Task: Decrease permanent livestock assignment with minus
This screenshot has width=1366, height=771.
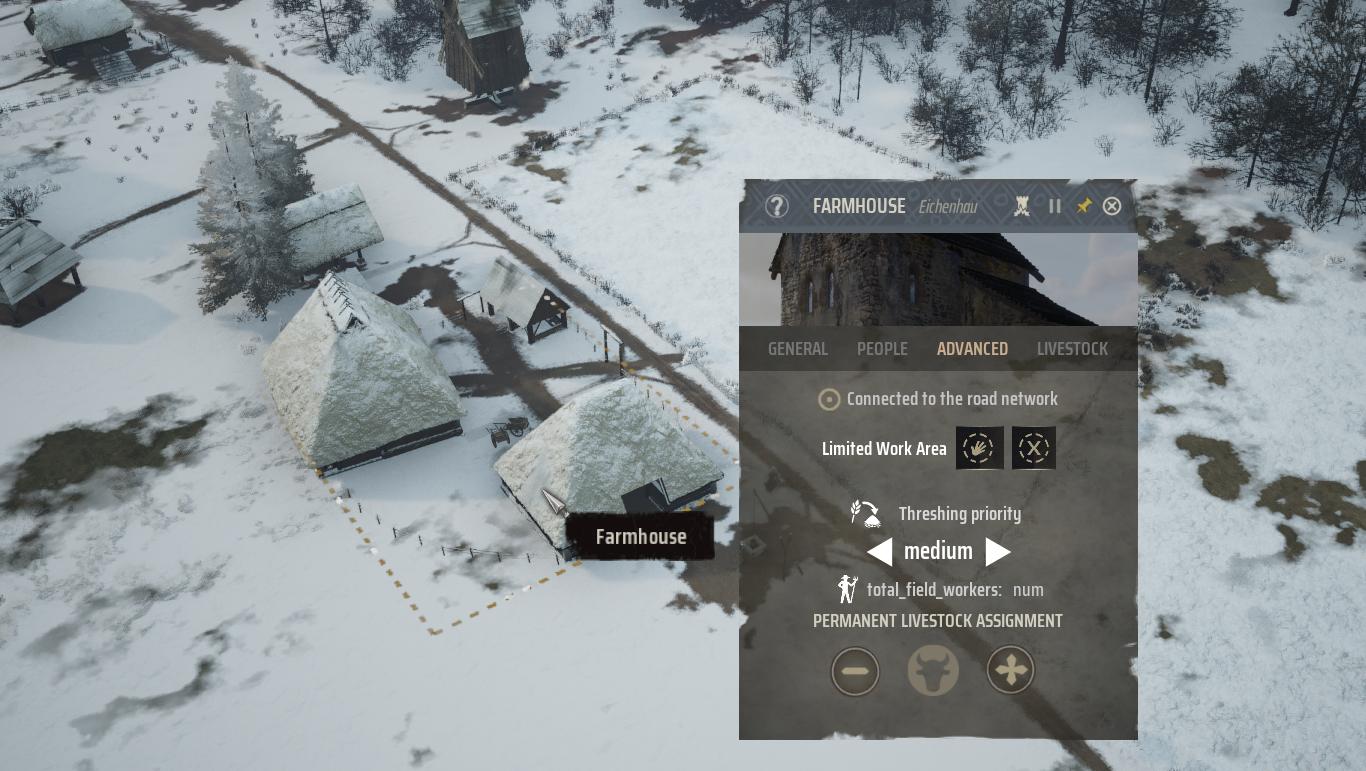Action: tap(855, 670)
